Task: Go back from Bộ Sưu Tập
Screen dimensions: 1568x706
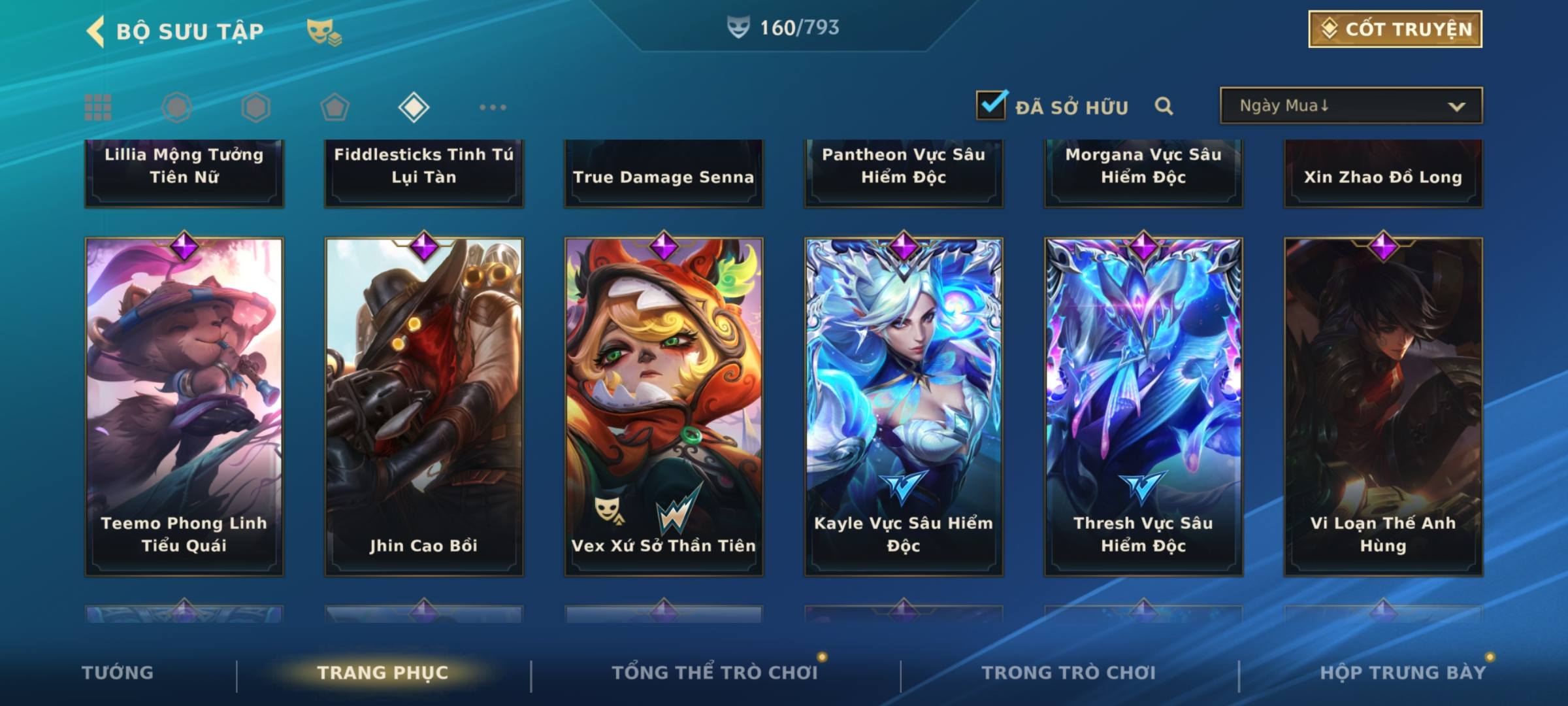Action: [x=96, y=31]
